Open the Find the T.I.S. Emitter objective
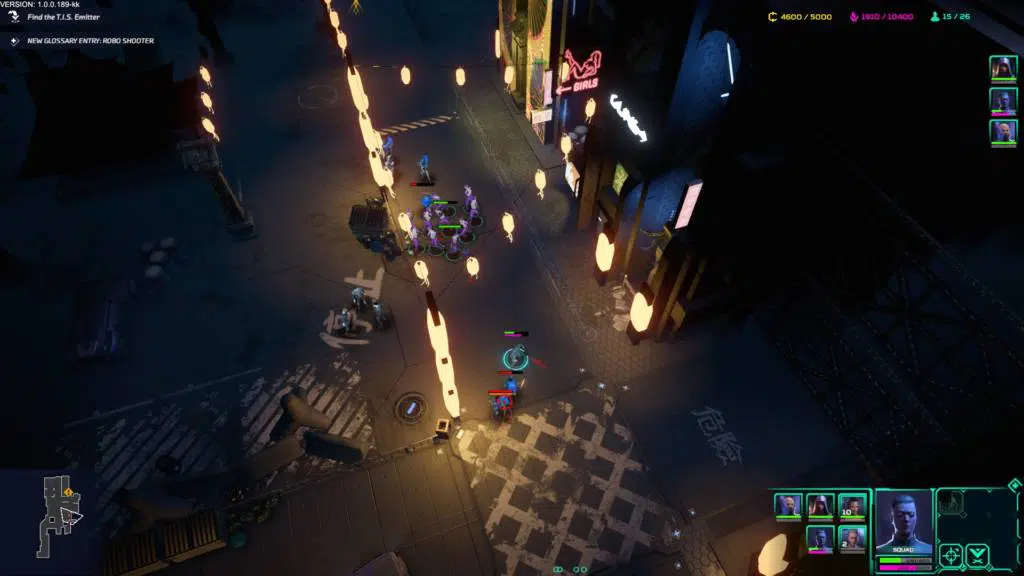Screen dimensions: 1024x576 (62, 17)
